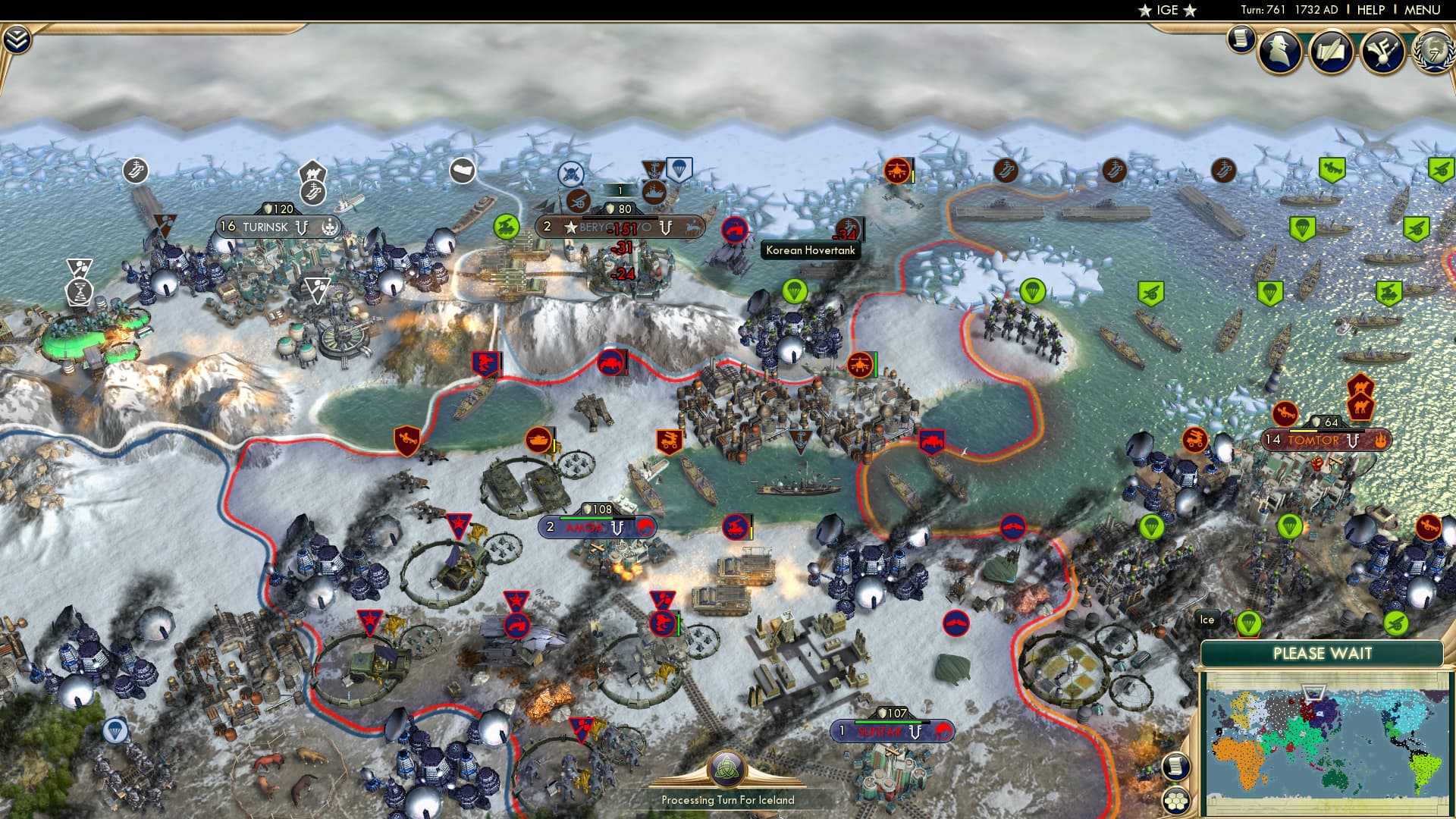
Task: Toggle strategic view with the hex icon
Action: (x=1176, y=800)
